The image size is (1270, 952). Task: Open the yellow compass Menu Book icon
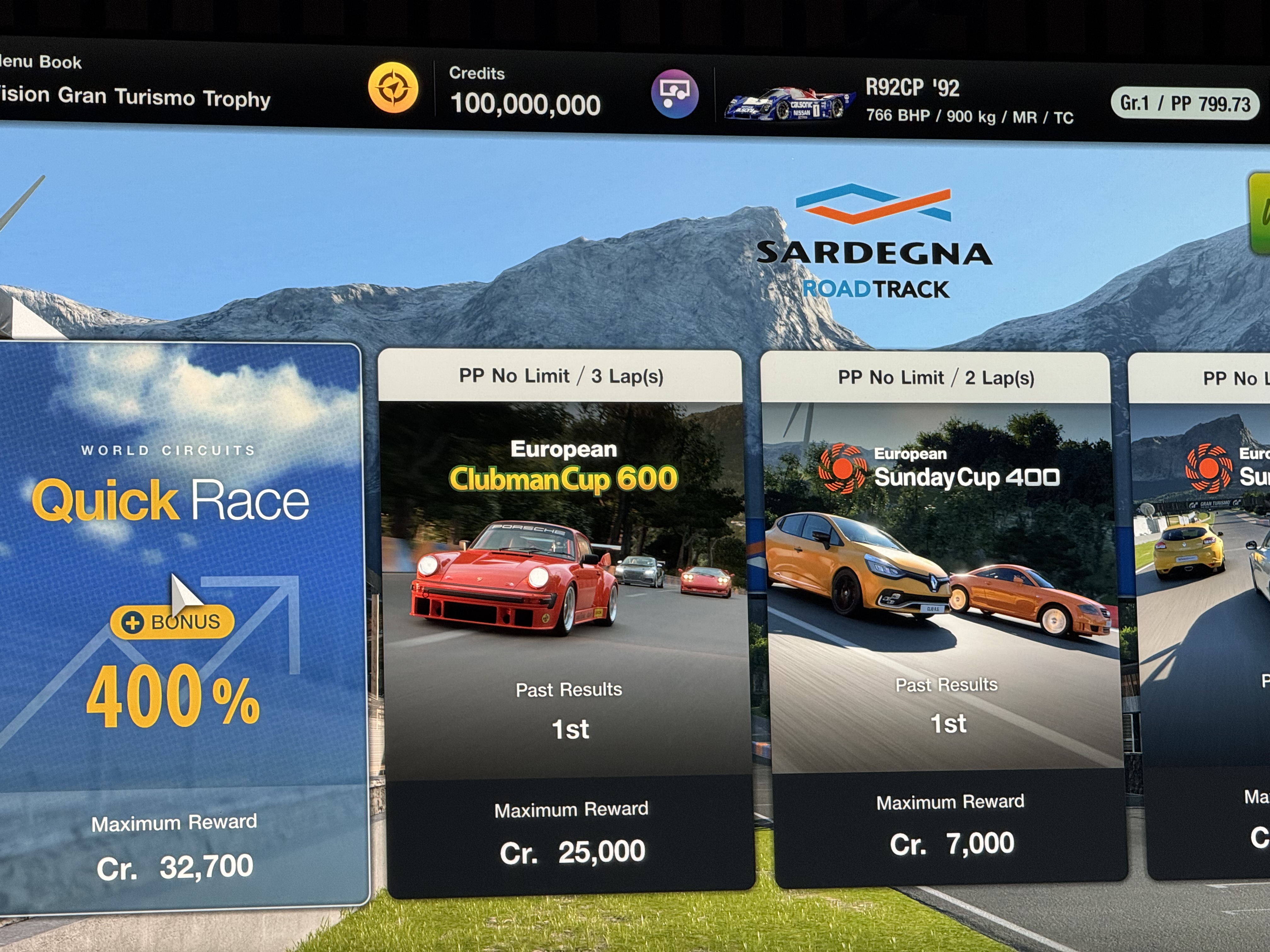[x=393, y=88]
